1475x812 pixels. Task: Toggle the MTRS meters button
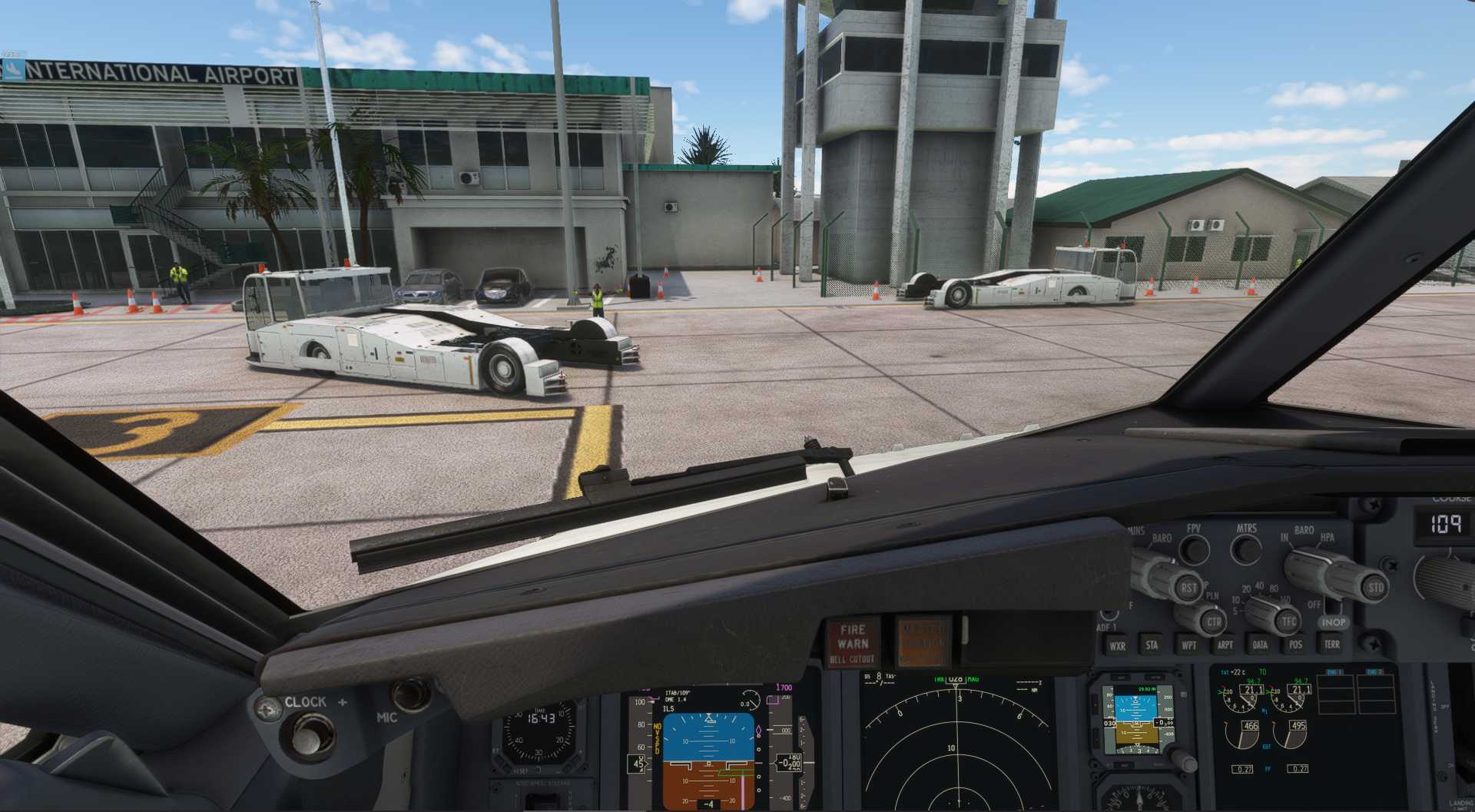tap(1245, 549)
